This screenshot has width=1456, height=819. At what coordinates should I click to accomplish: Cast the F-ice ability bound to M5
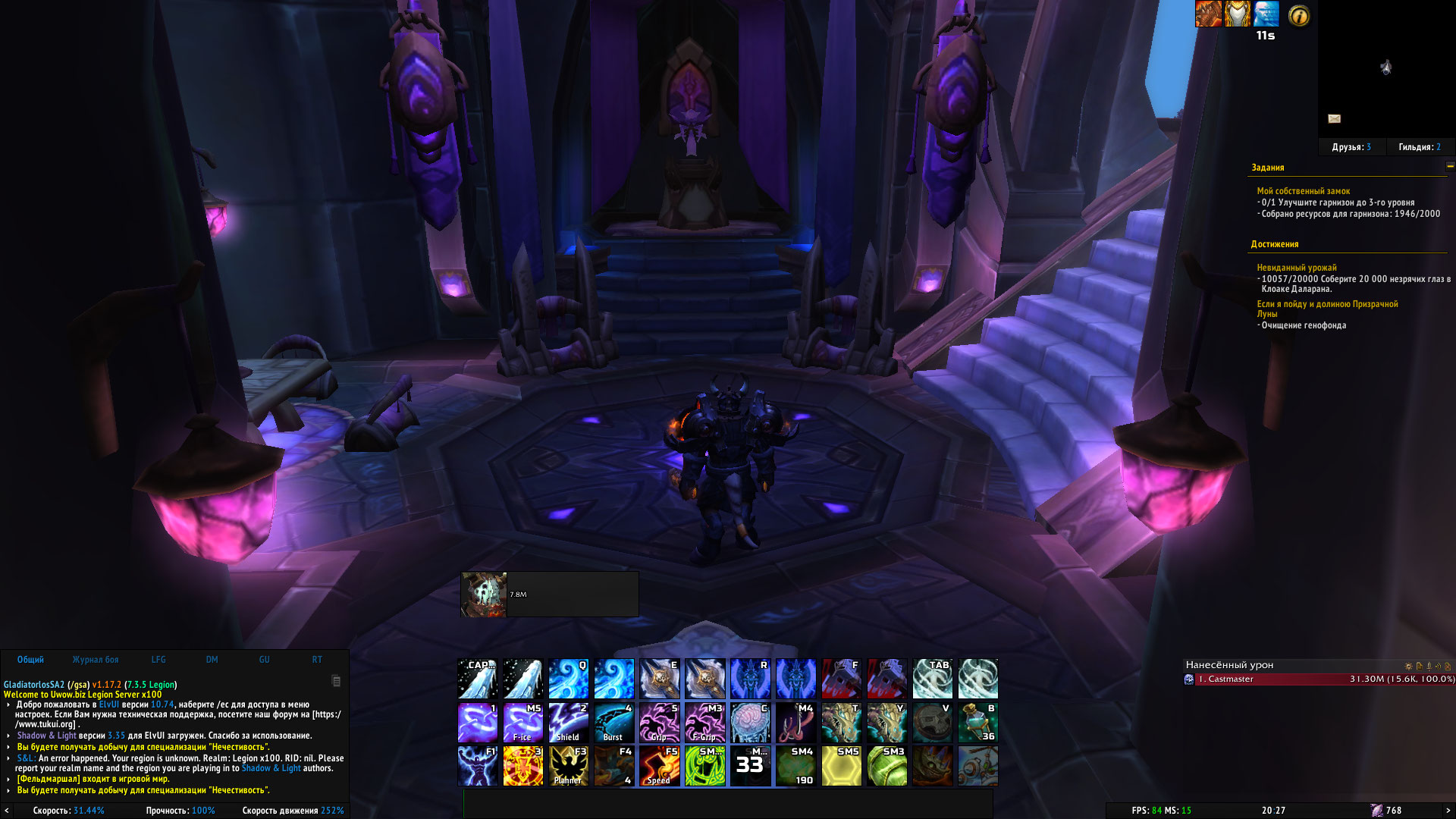522,723
